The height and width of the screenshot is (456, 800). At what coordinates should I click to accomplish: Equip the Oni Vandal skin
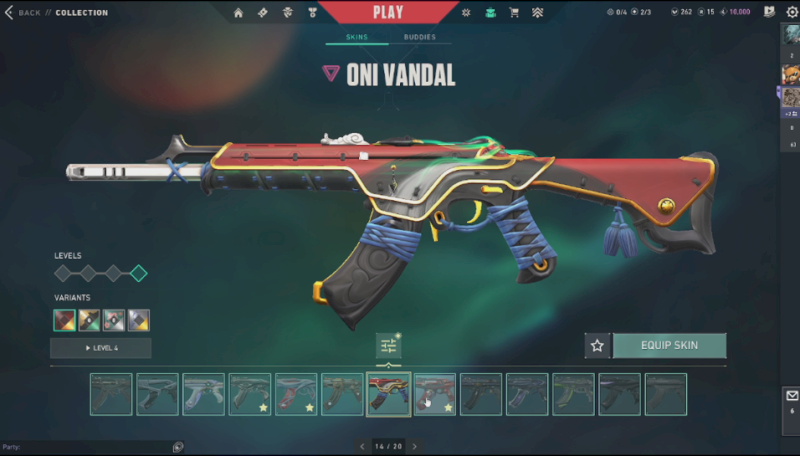click(669, 345)
